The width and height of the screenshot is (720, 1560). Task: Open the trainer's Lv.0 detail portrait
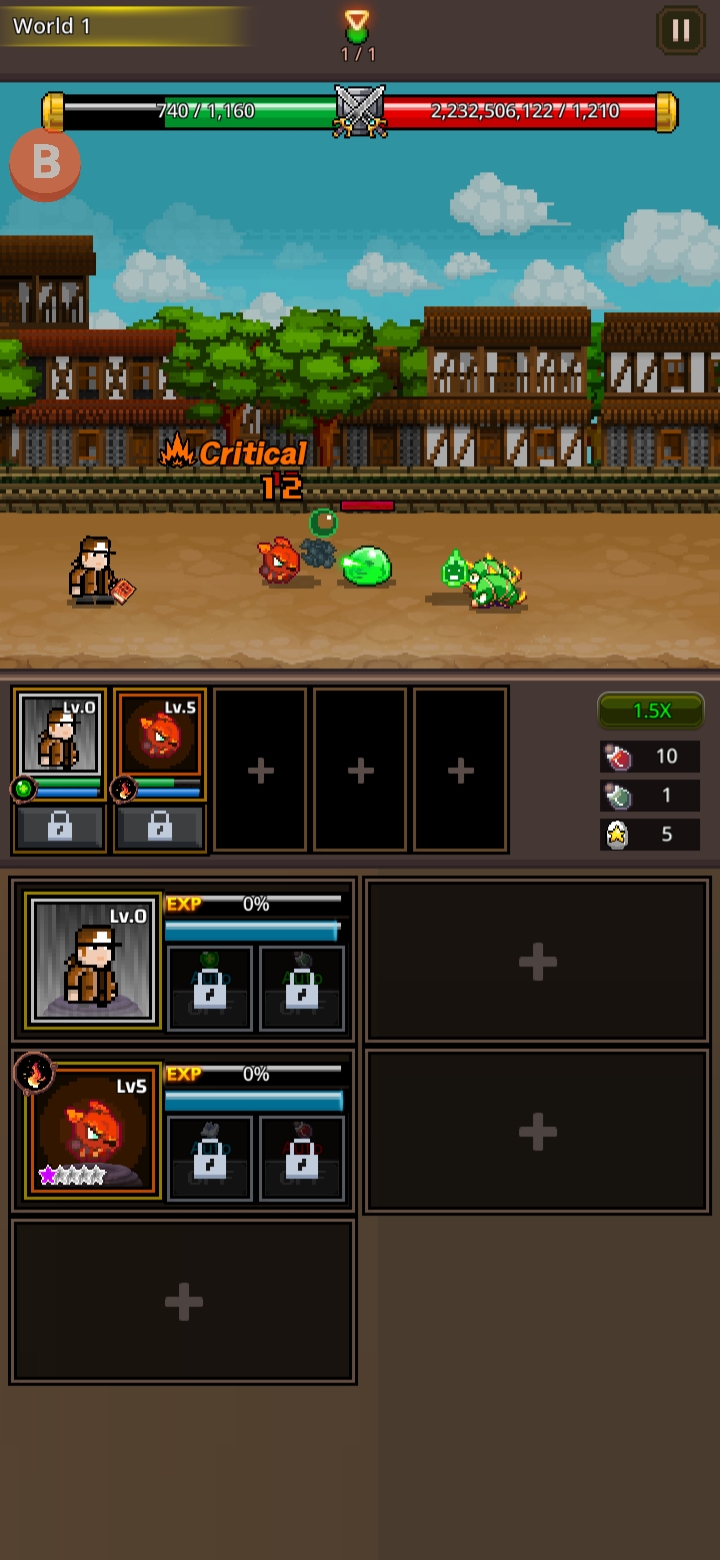click(93, 960)
